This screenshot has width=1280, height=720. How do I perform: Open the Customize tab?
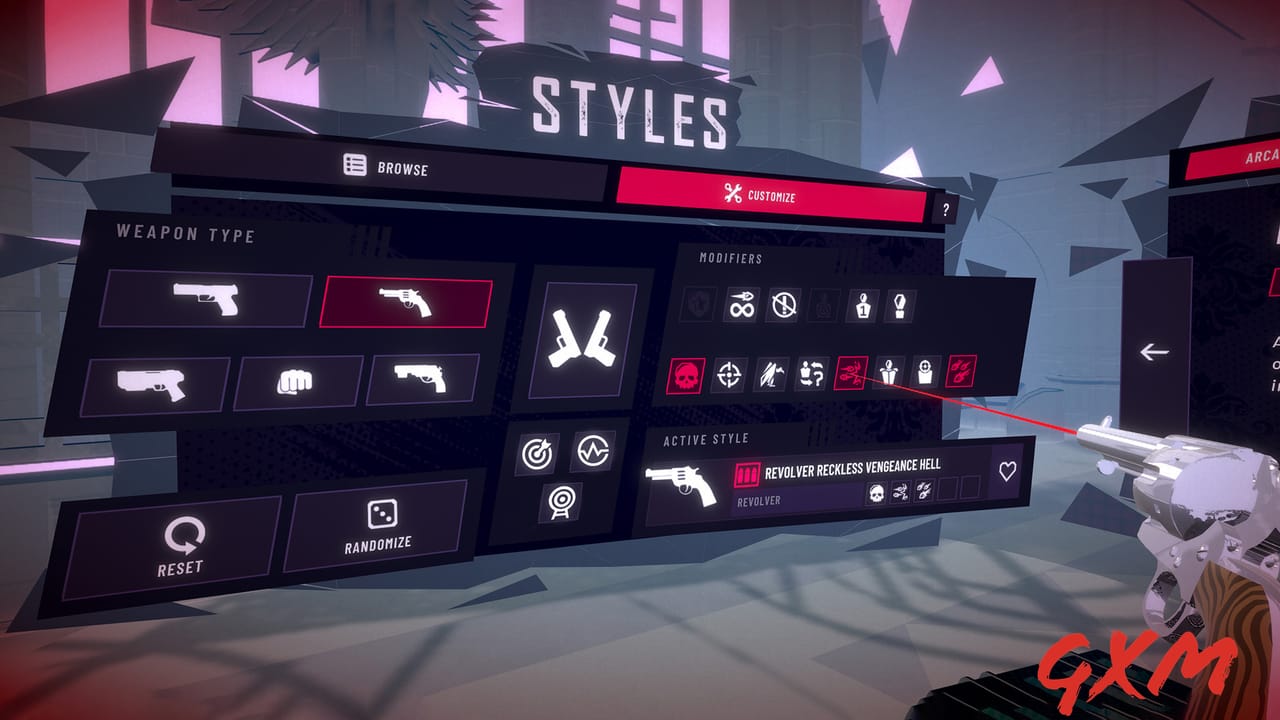(762, 193)
